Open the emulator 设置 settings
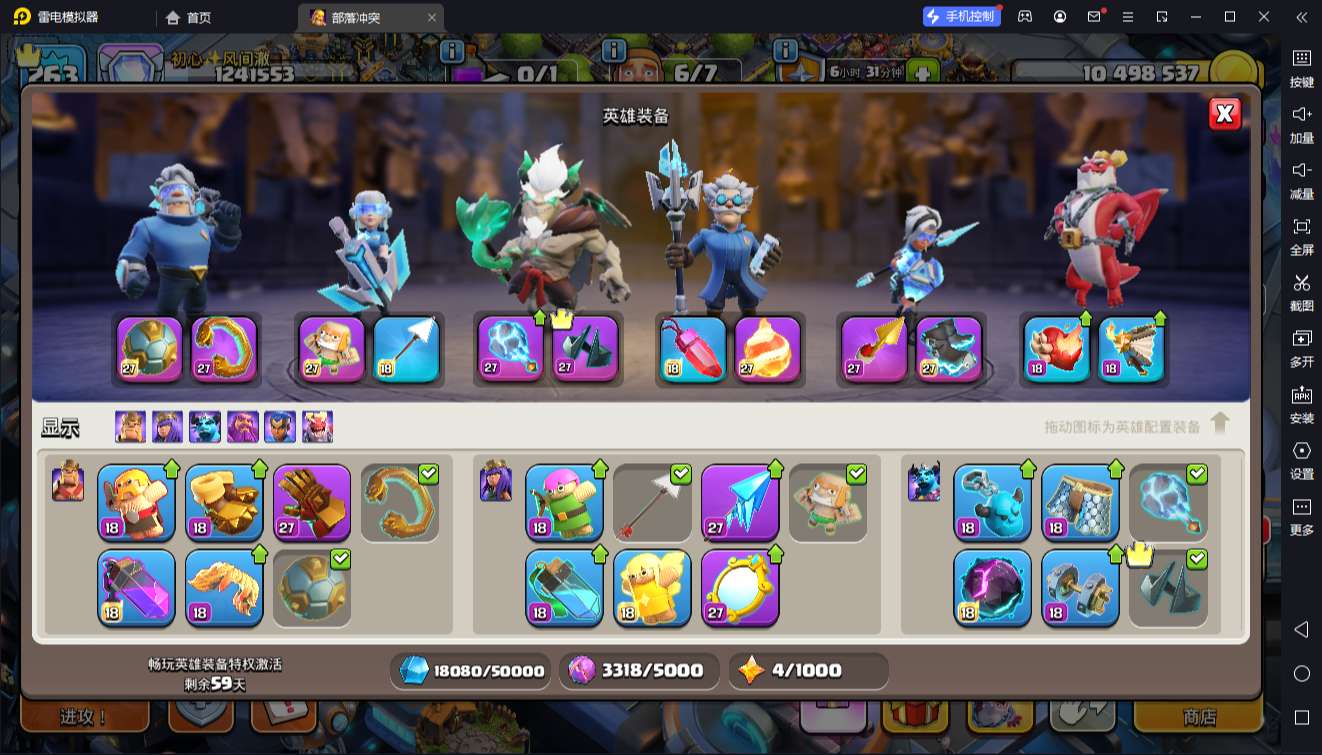 [x=1301, y=460]
